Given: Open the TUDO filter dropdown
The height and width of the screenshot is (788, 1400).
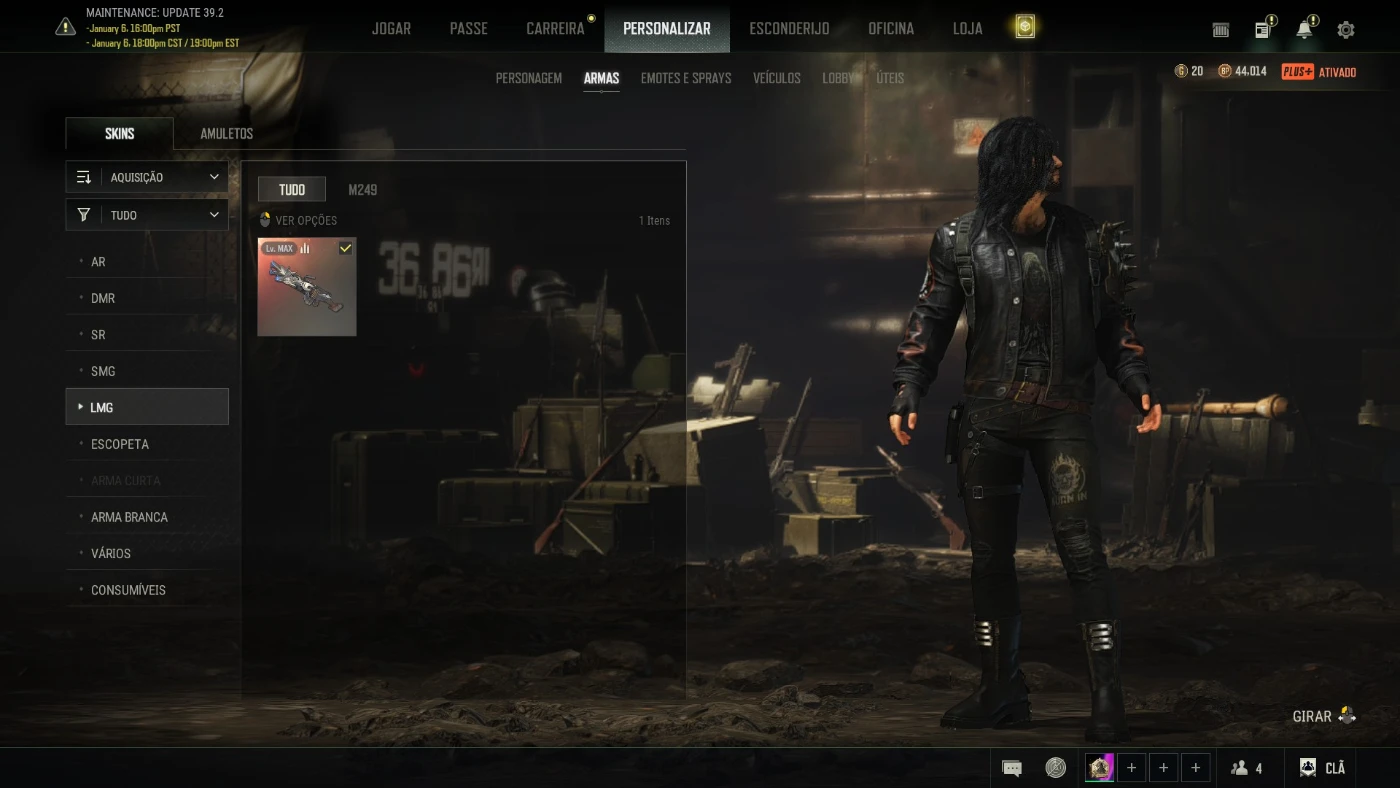Looking at the screenshot, I should 147,215.
